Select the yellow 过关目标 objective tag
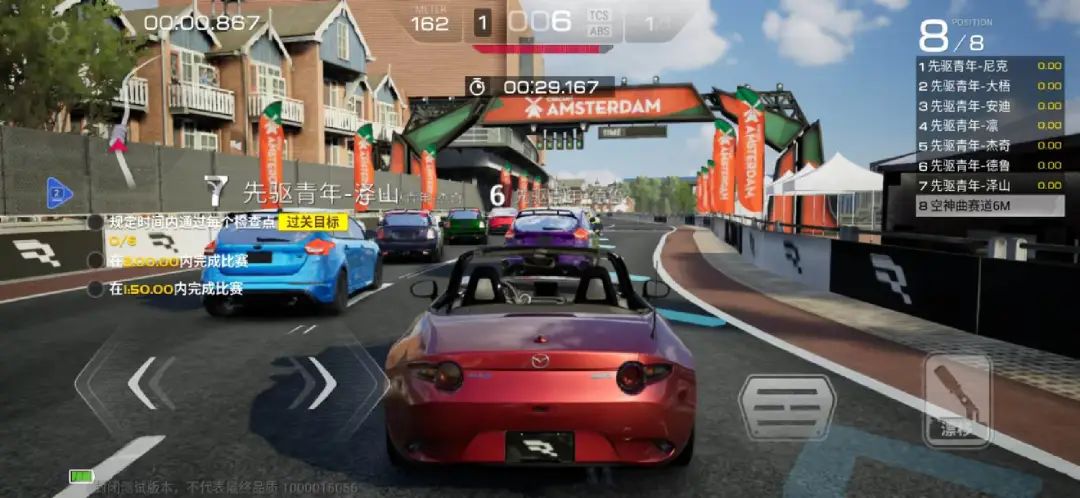Viewport: 1080px width, 498px height. (x=313, y=222)
